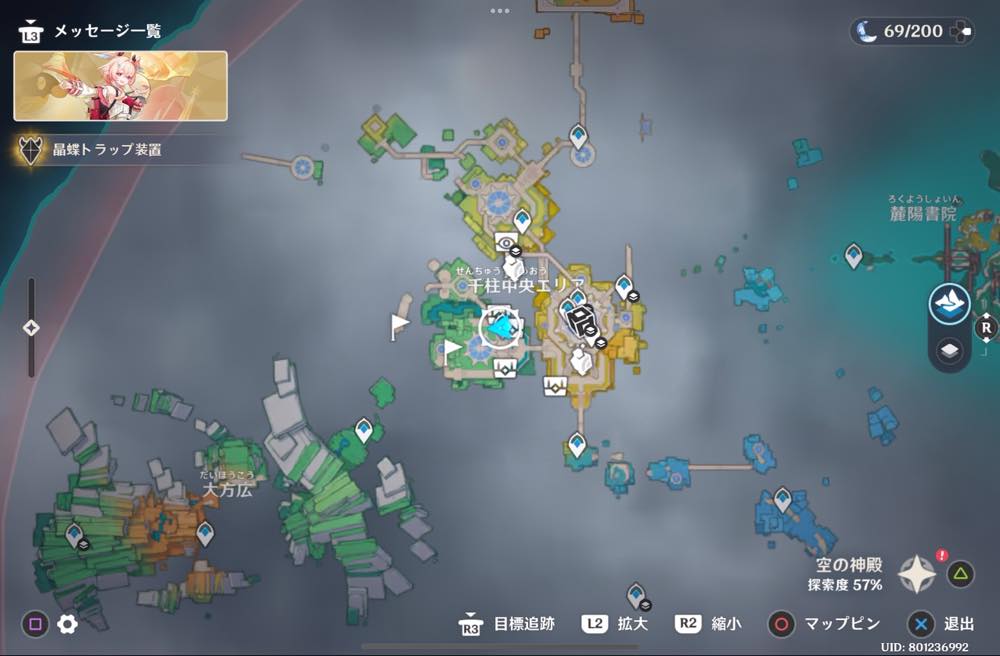The image size is (1000, 656).
Task: Open map settings with the gear icon
Action: coord(67,624)
